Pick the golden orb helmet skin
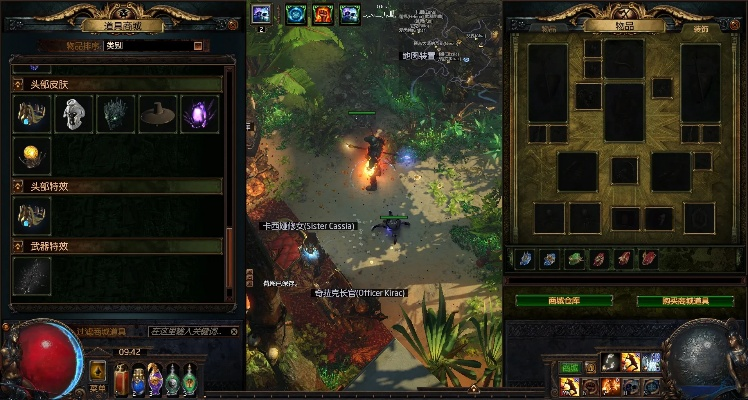 pos(32,155)
